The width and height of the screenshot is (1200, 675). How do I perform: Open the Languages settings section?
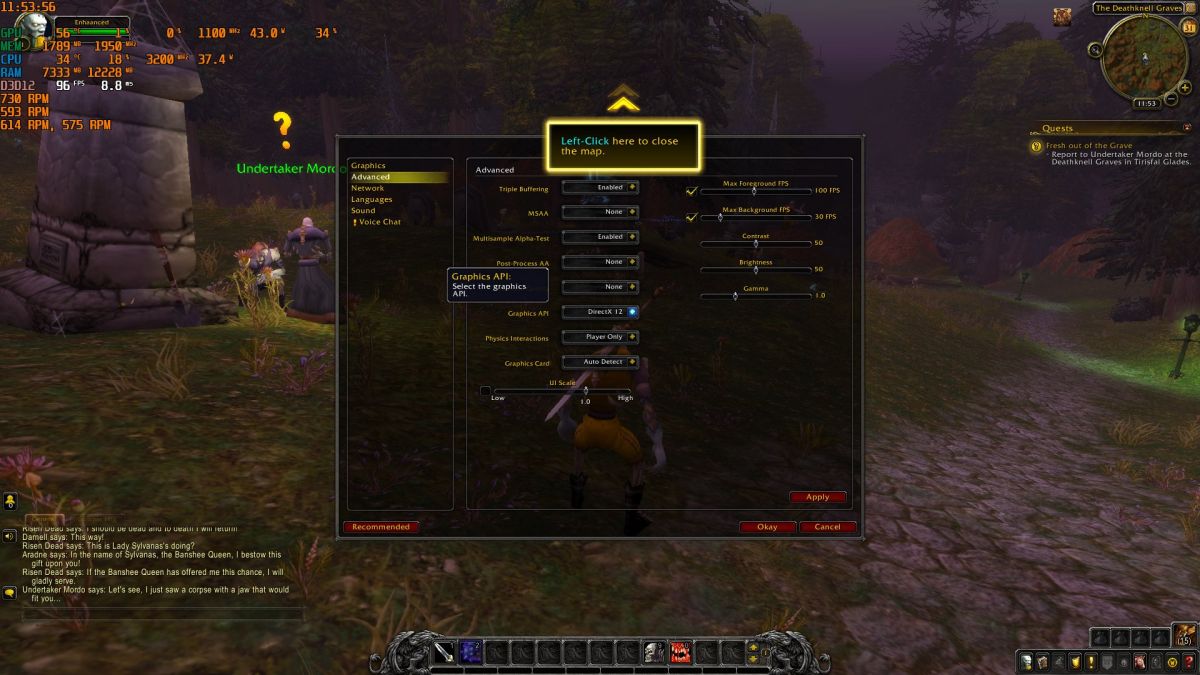(371, 199)
